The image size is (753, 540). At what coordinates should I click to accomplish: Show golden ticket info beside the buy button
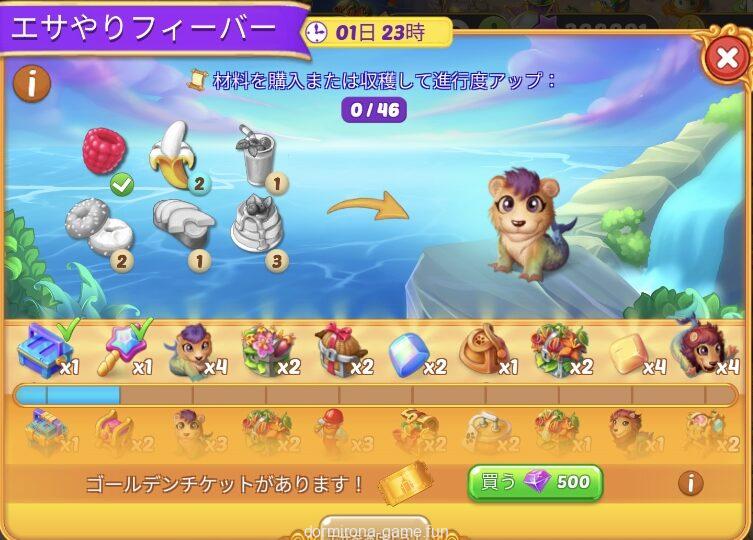coord(690,484)
